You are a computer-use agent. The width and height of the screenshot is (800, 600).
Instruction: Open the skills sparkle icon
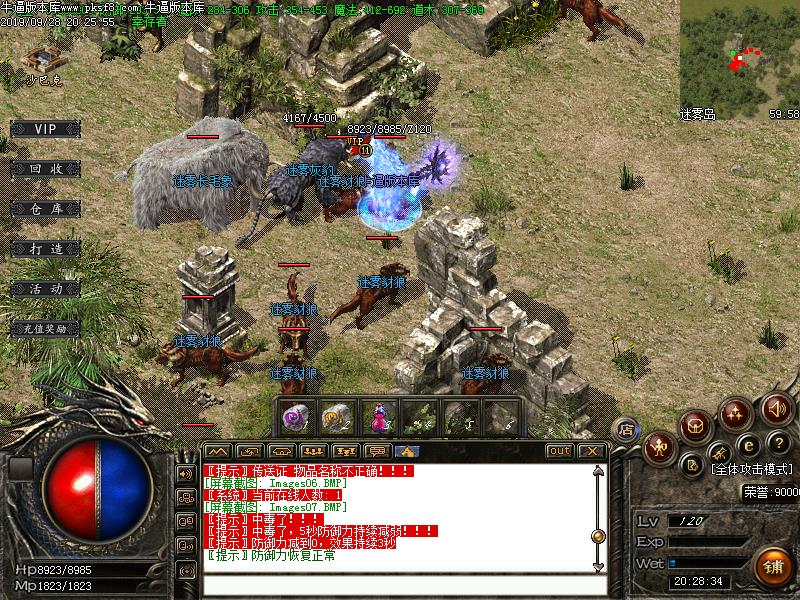[x=737, y=412]
